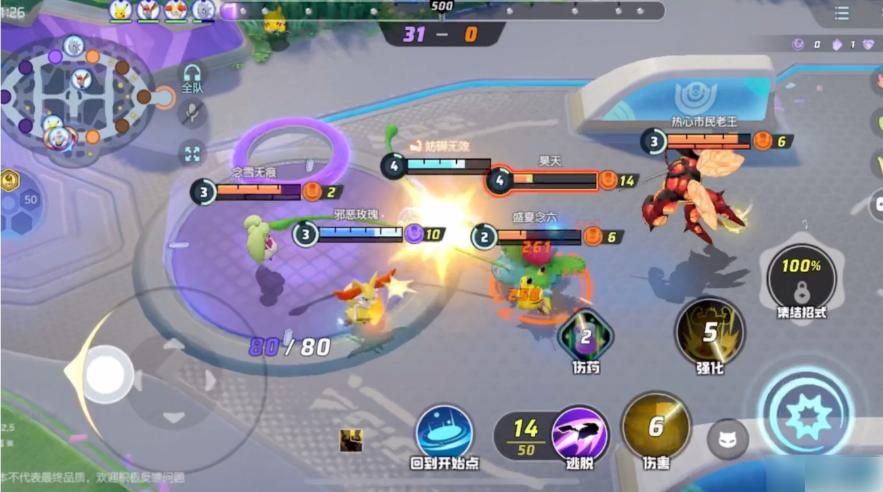The width and height of the screenshot is (883, 492).
Task: Select the Pikachu teammate portrait
Action: (x=121, y=10)
